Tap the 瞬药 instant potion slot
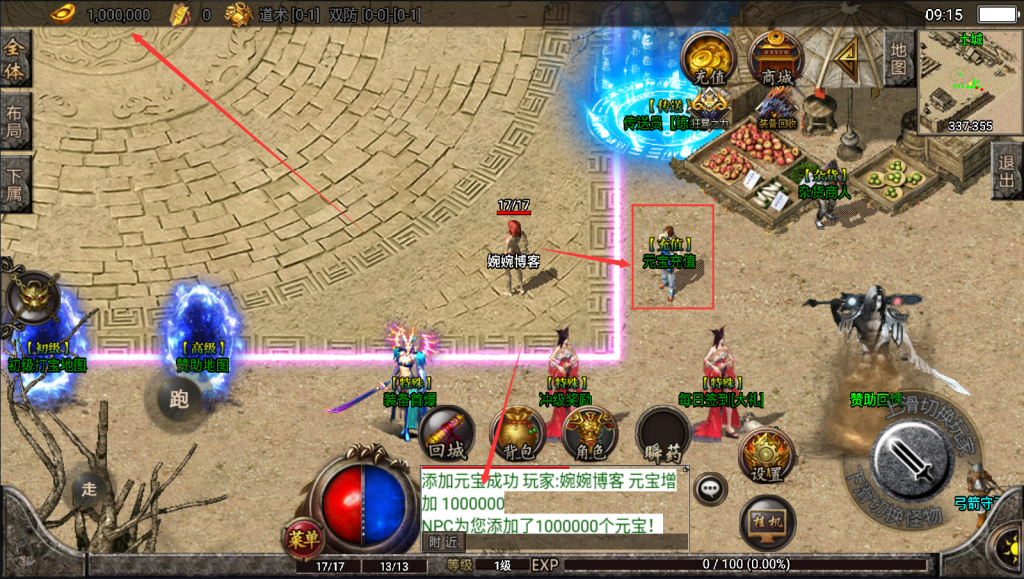Image resolution: width=1024 pixels, height=579 pixels. [x=663, y=434]
